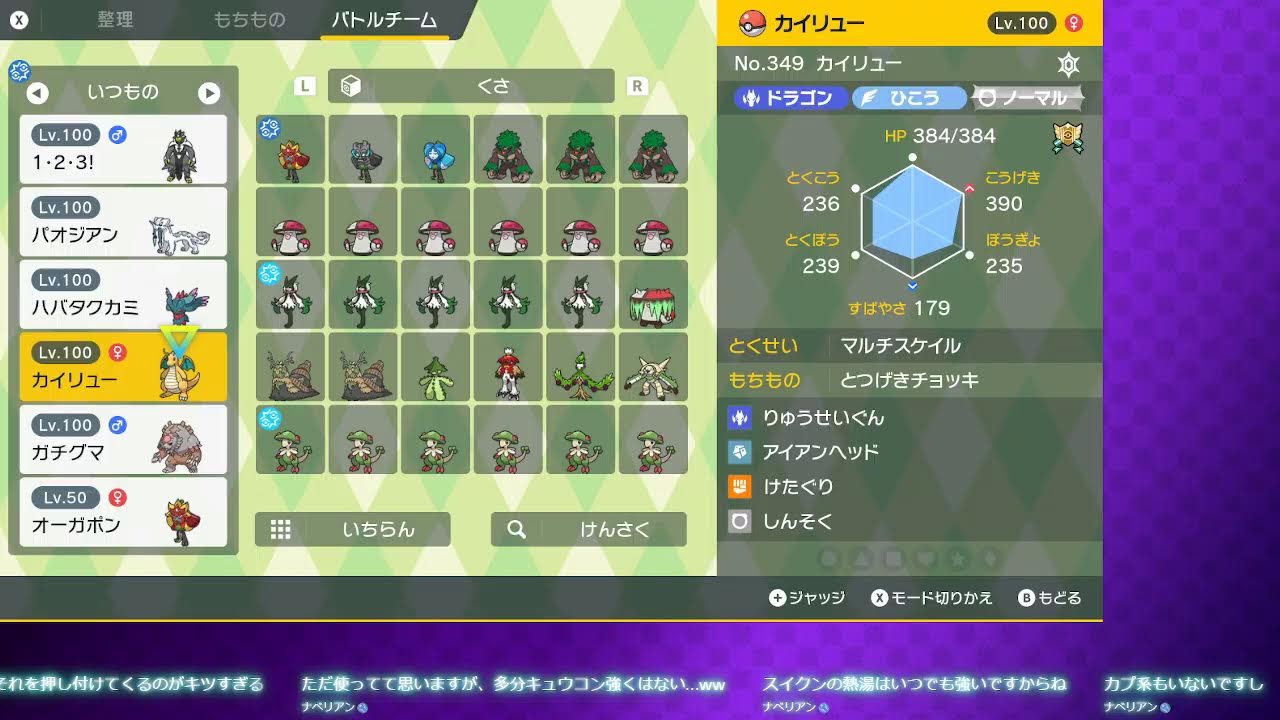Go to the previous battle team
The height and width of the screenshot is (720, 1280).
37,93
